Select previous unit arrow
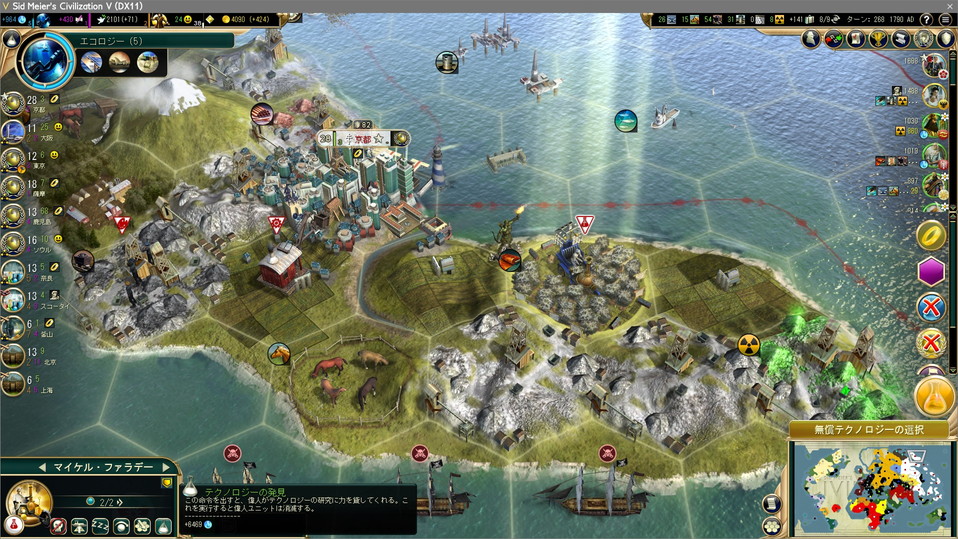 pos(43,467)
